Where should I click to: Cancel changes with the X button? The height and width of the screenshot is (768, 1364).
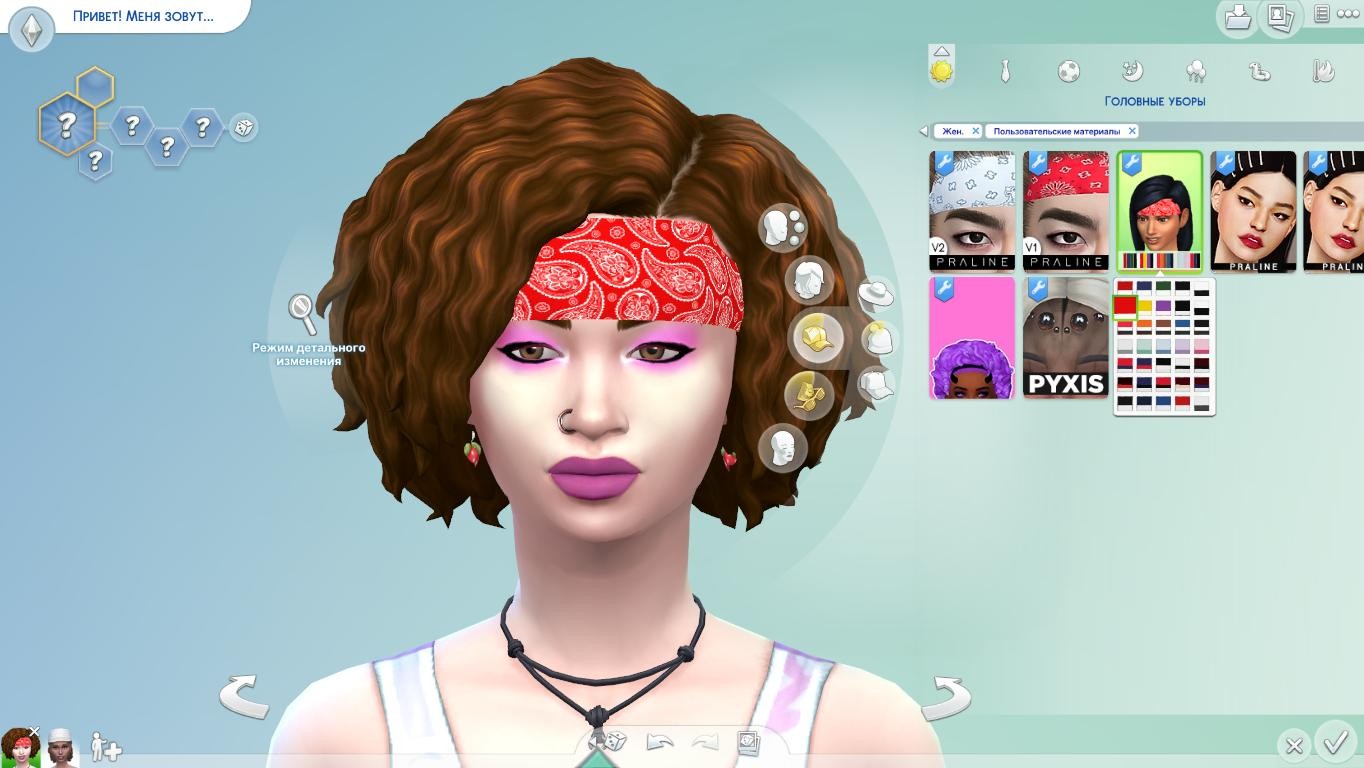pos(1293,745)
